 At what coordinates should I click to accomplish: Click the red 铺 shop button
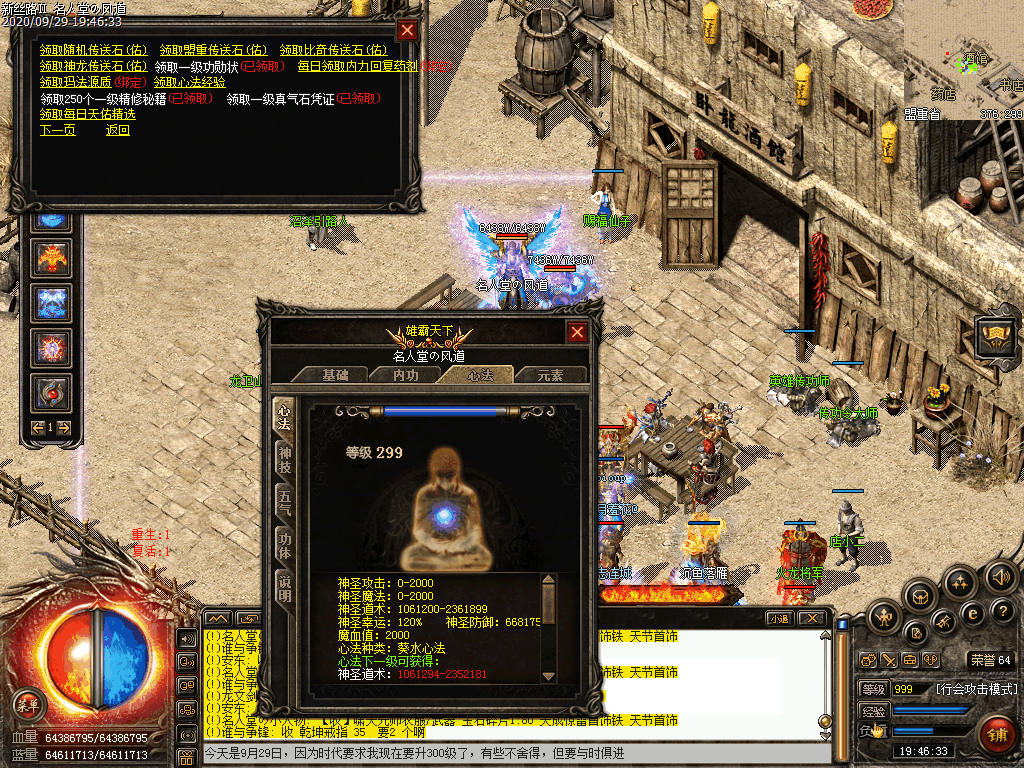coord(996,737)
